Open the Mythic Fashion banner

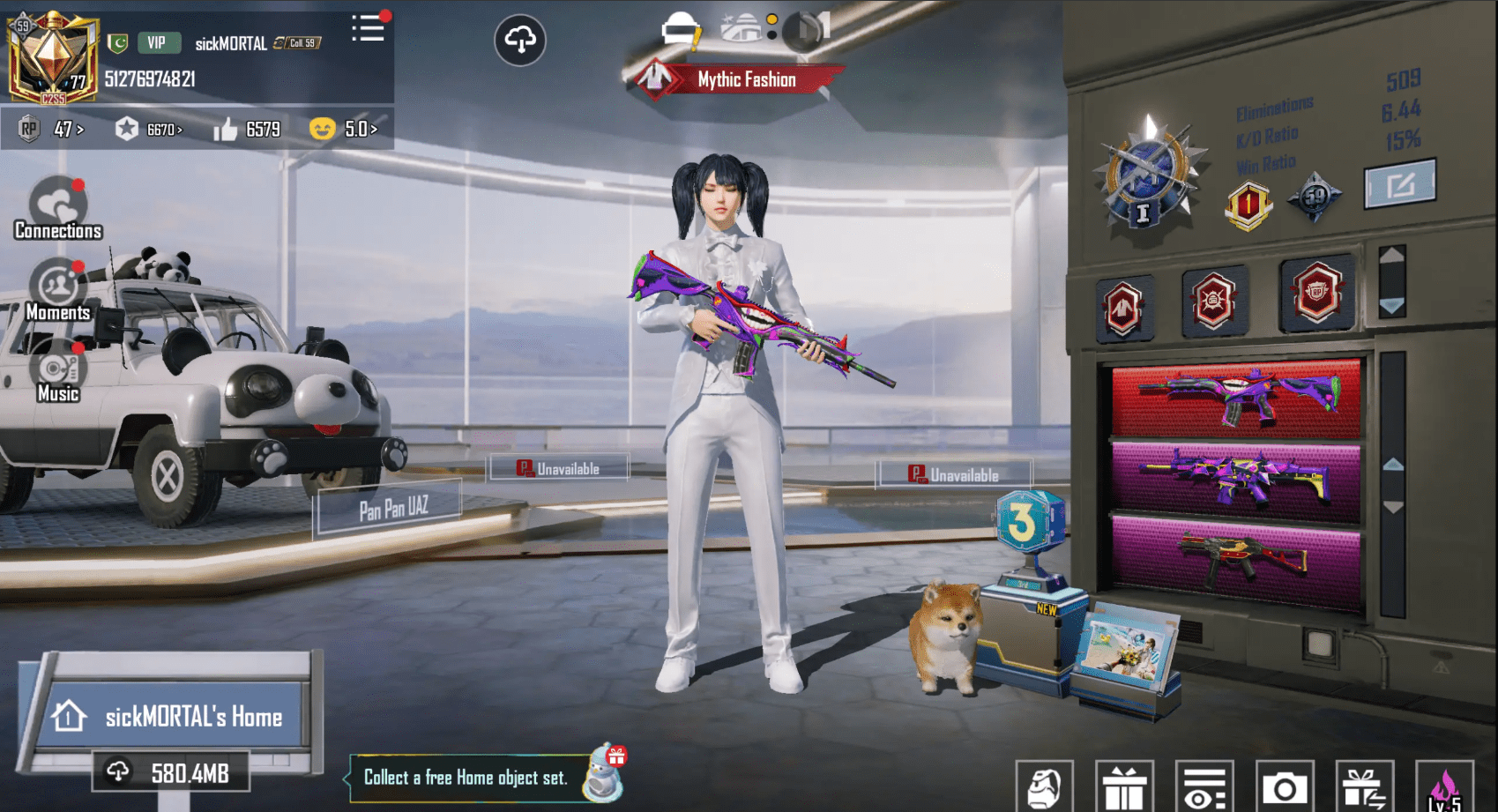[x=743, y=79]
